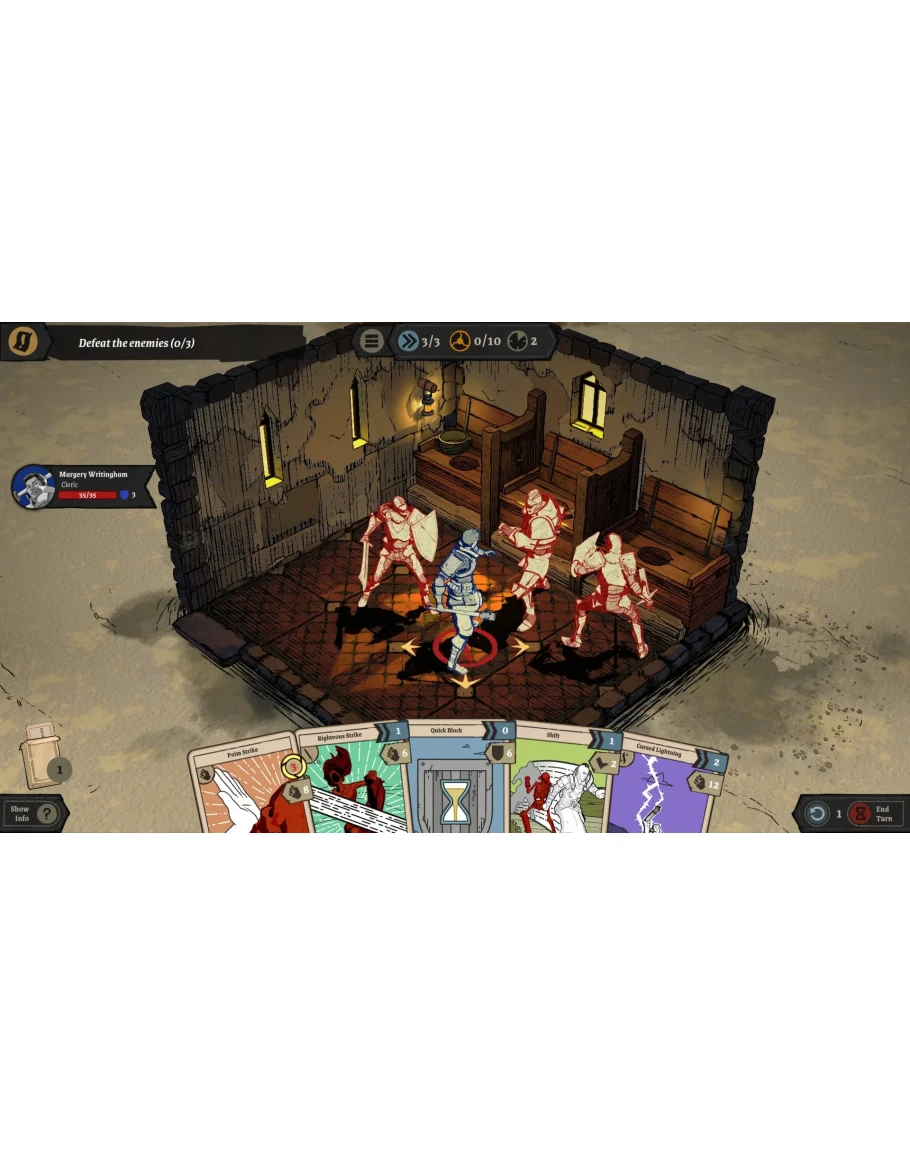Open the quest journal icon
Viewport: 910px width, 1155px height.
point(23,342)
